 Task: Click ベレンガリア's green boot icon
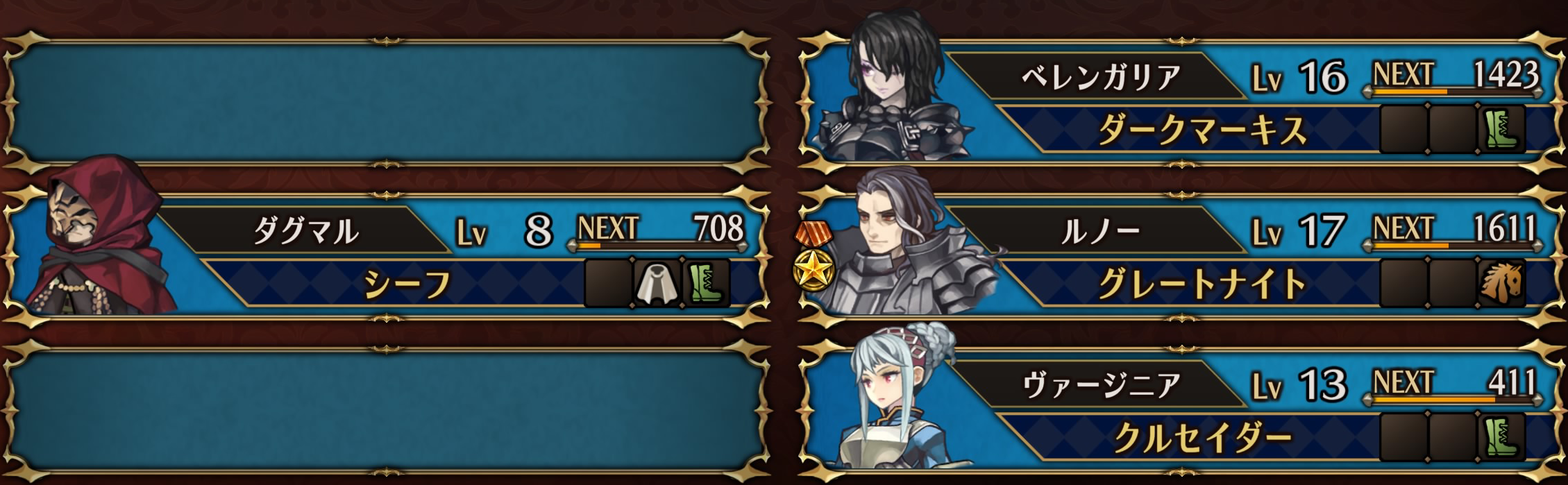coord(1502,130)
